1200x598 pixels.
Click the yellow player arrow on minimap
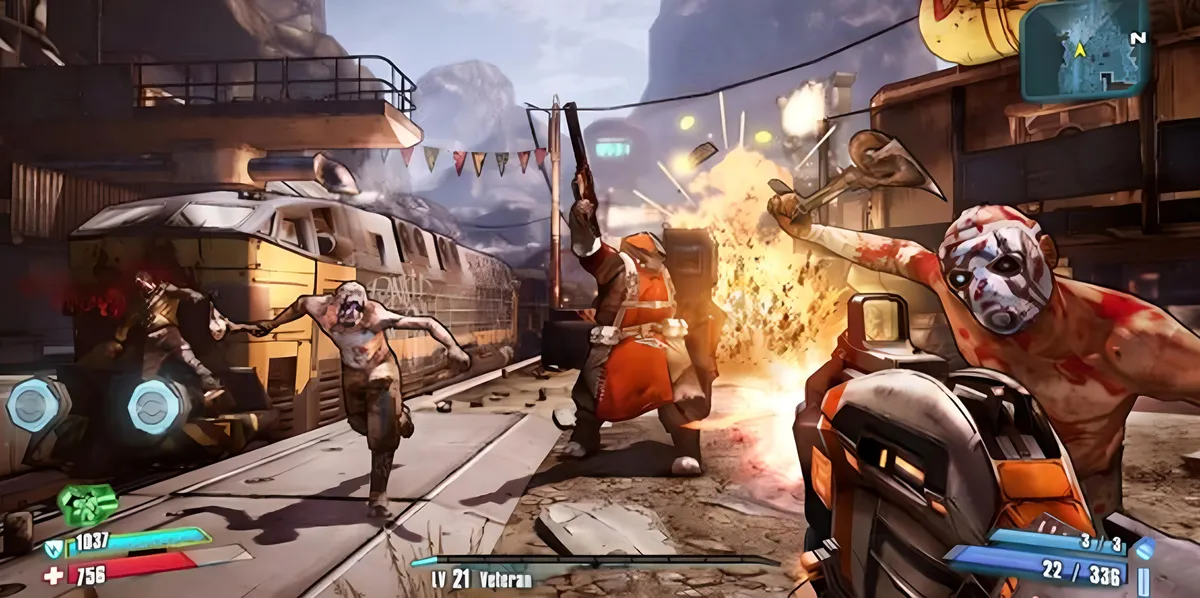tap(1079, 49)
